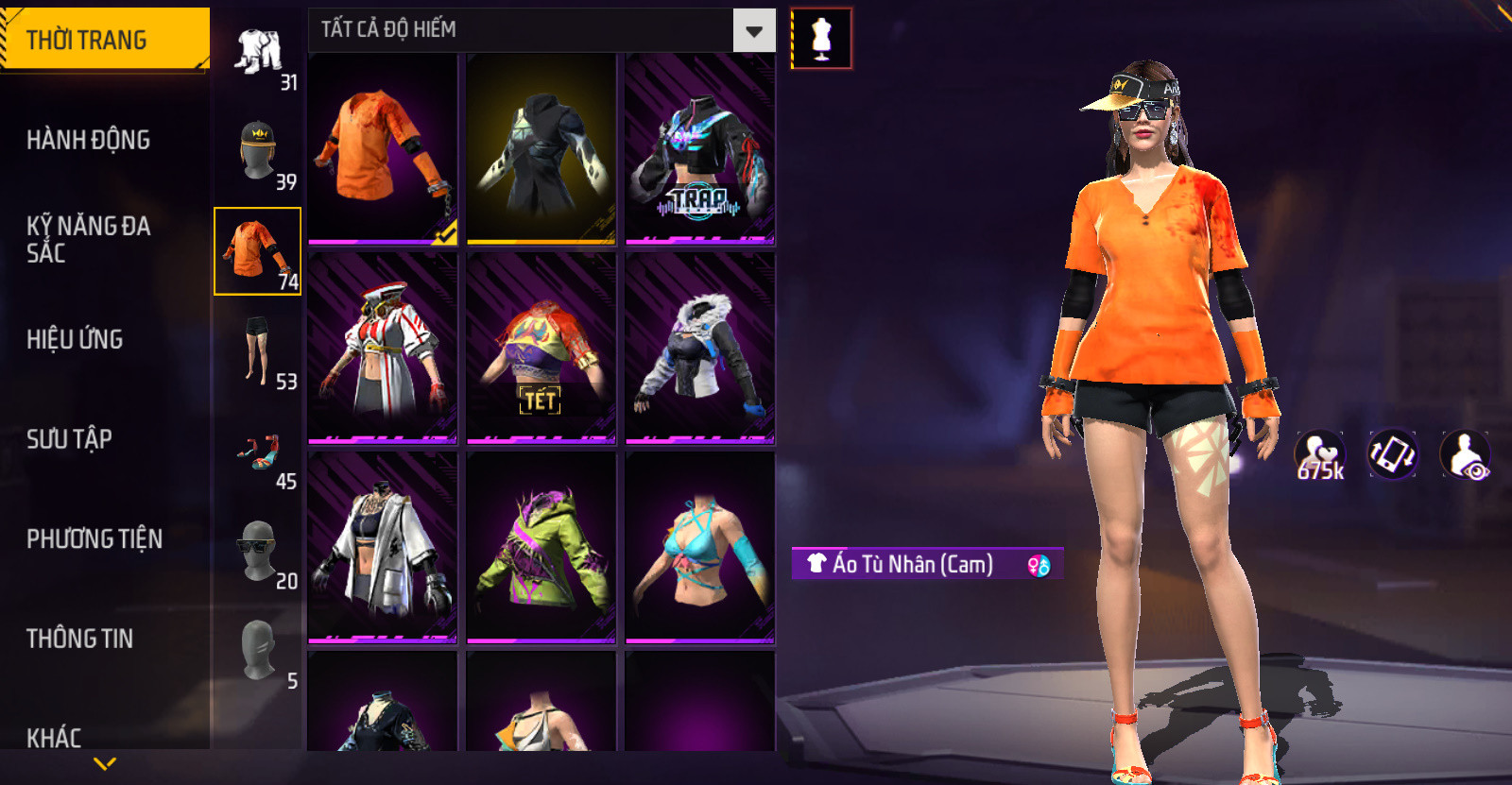Go to the Sưu Tập collection
This screenshot has height=785, width=1512.
pyautogui.click(x=69, y=438)
